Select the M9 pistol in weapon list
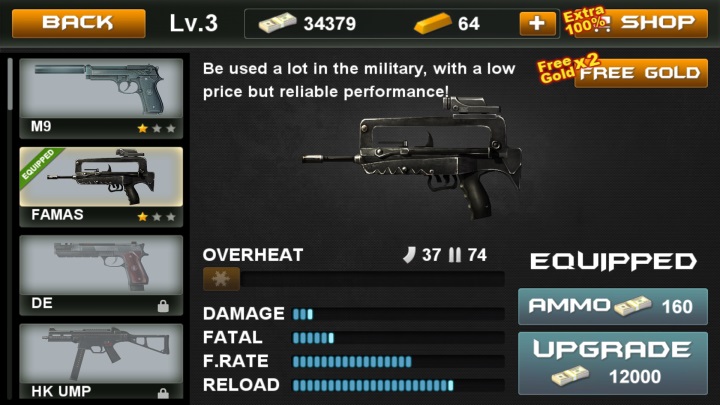 (x=101, y=97)
